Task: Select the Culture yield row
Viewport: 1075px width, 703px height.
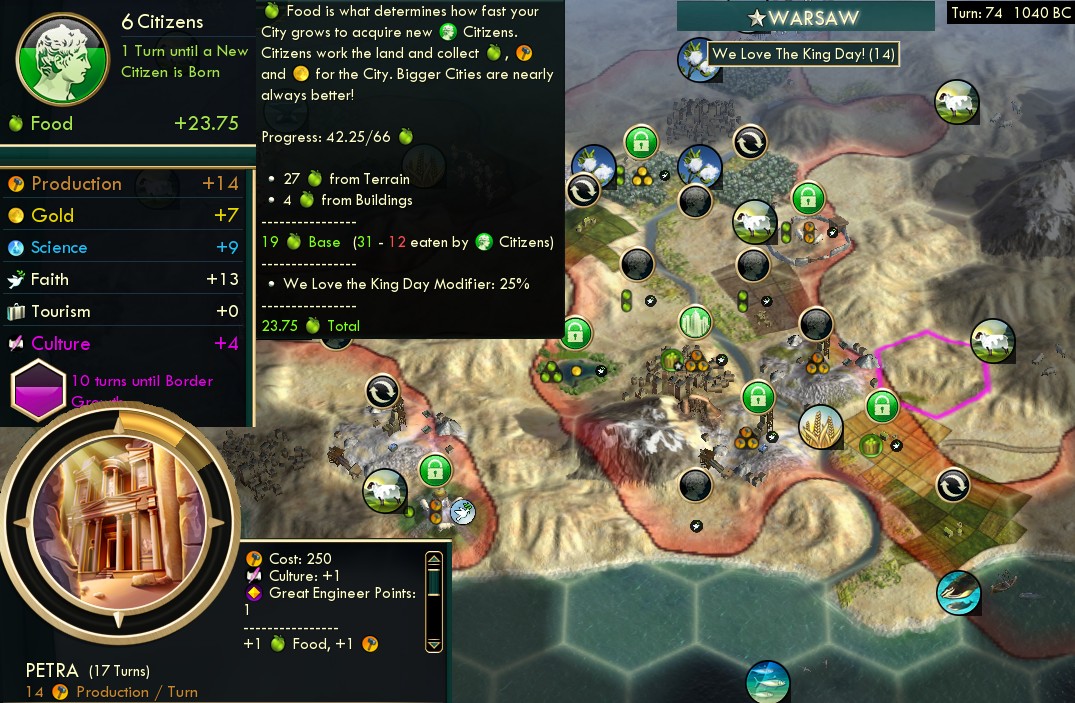Action: click(x=125, y=344)
